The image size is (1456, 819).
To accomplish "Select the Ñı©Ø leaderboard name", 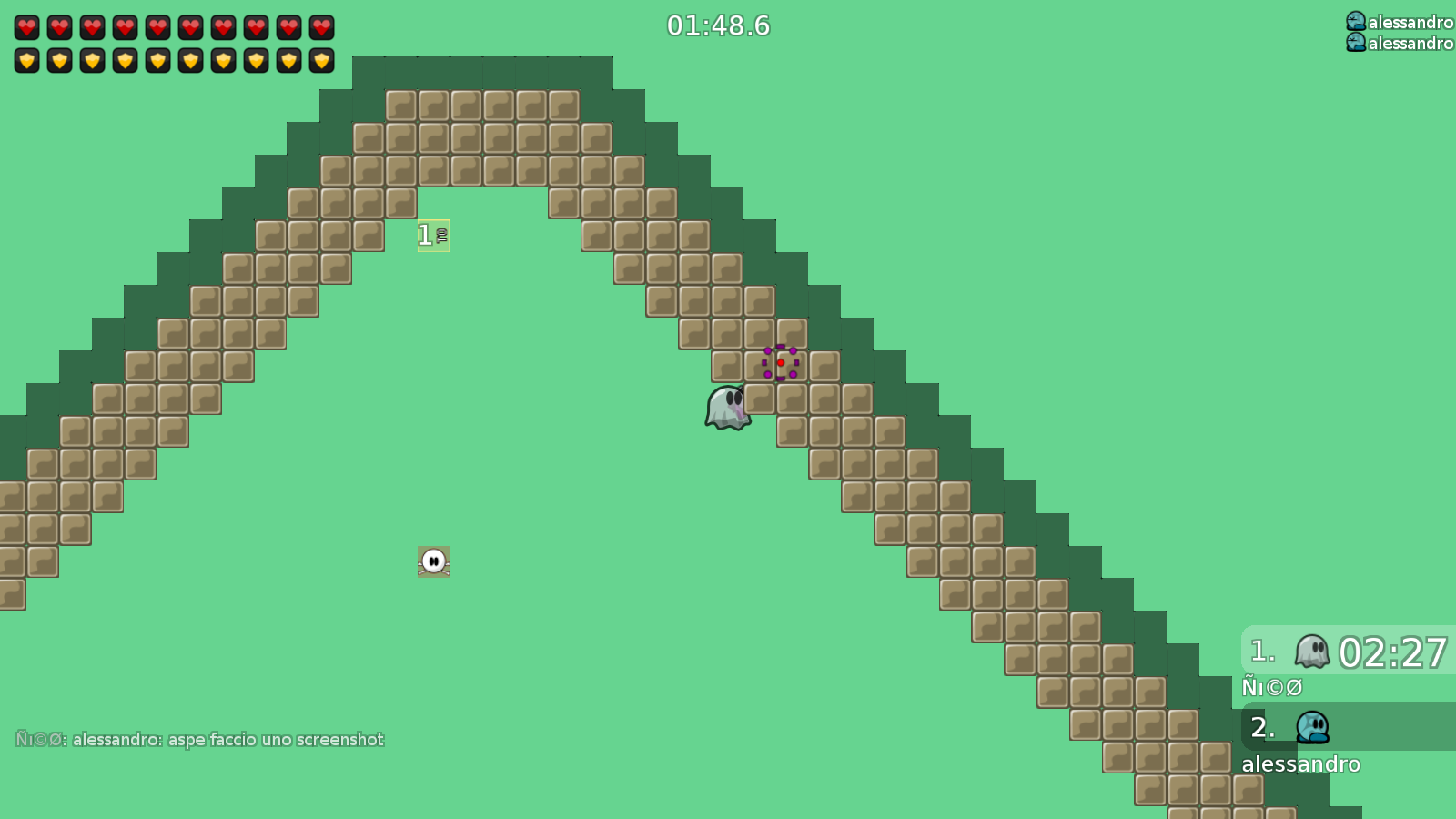I will coord(1272,686).
